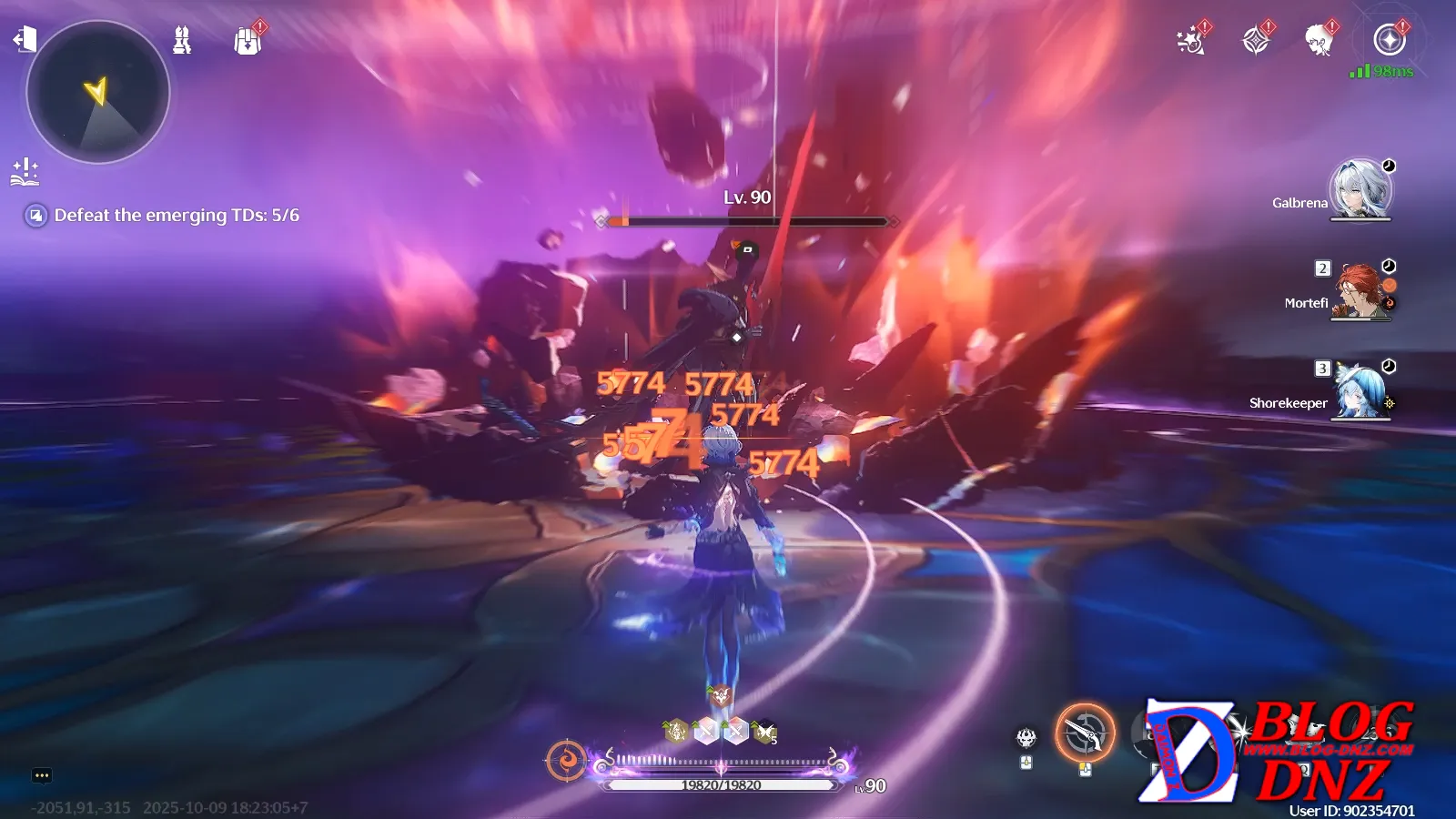Activate the pistol skill with orange ring
The height and width of the screenshot is (819, 1456).
pyautogui.click(x=1085, y=733)
